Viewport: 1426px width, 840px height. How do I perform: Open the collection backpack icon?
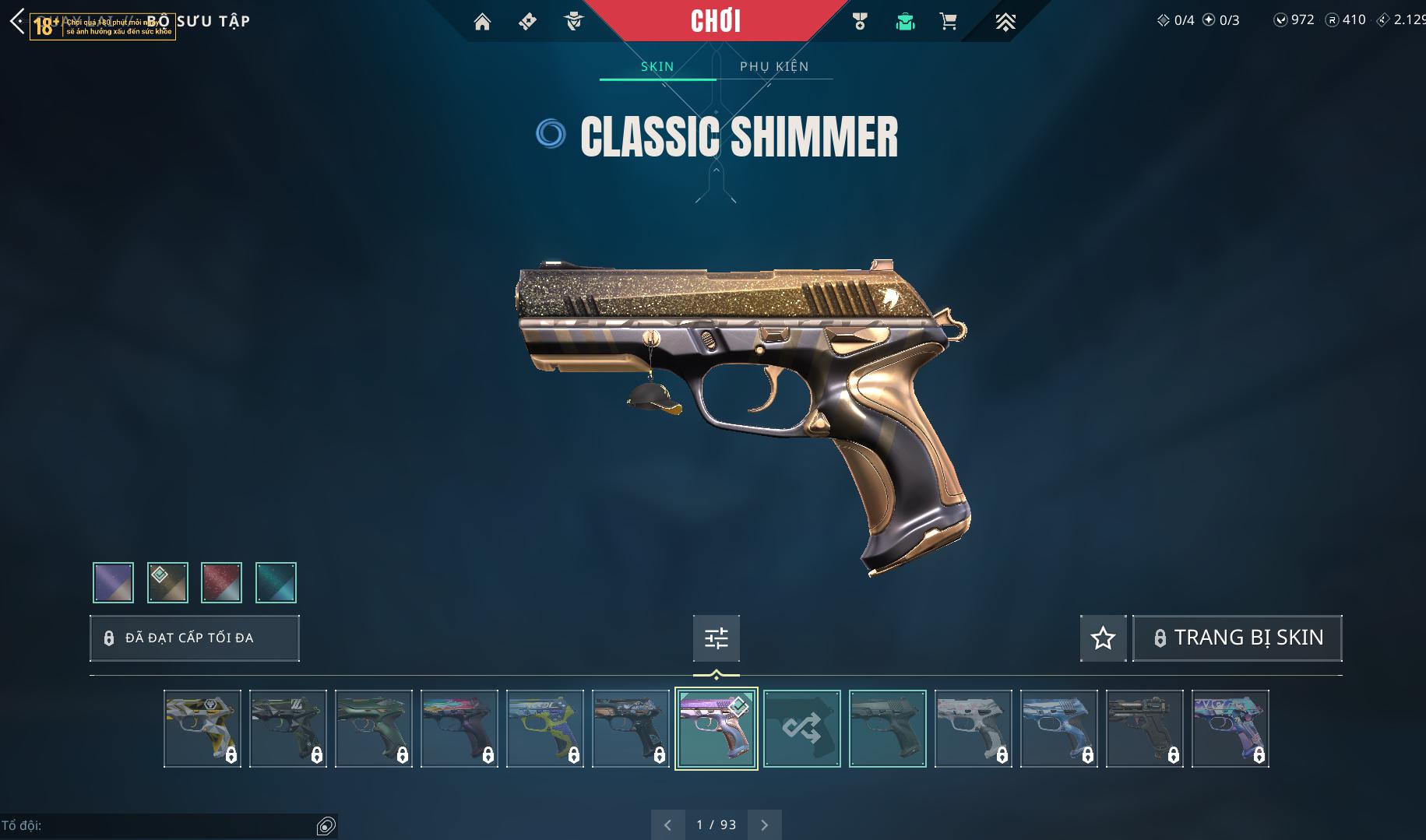click(905, 22)
